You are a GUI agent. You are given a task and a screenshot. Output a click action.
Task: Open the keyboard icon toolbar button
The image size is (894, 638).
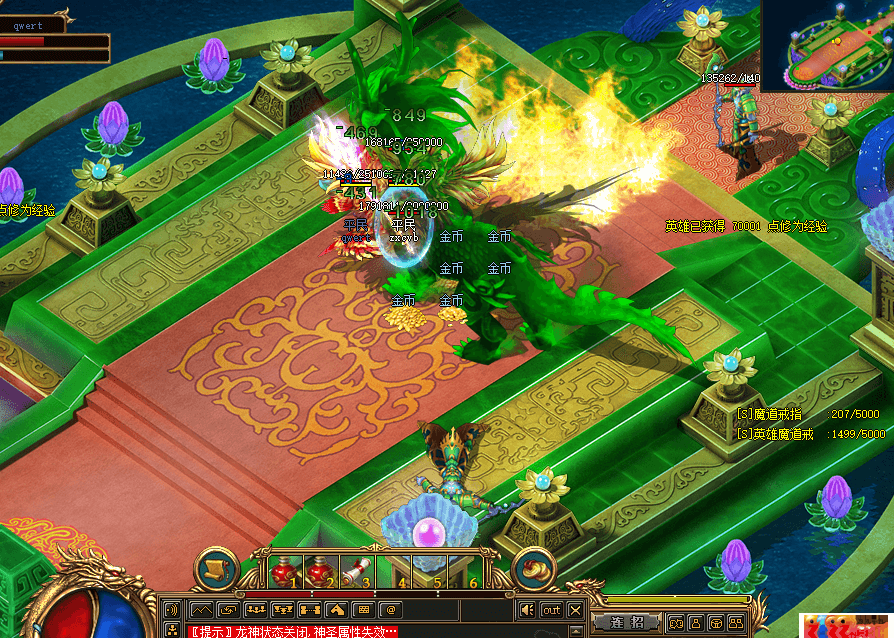(x=363, y=609)
